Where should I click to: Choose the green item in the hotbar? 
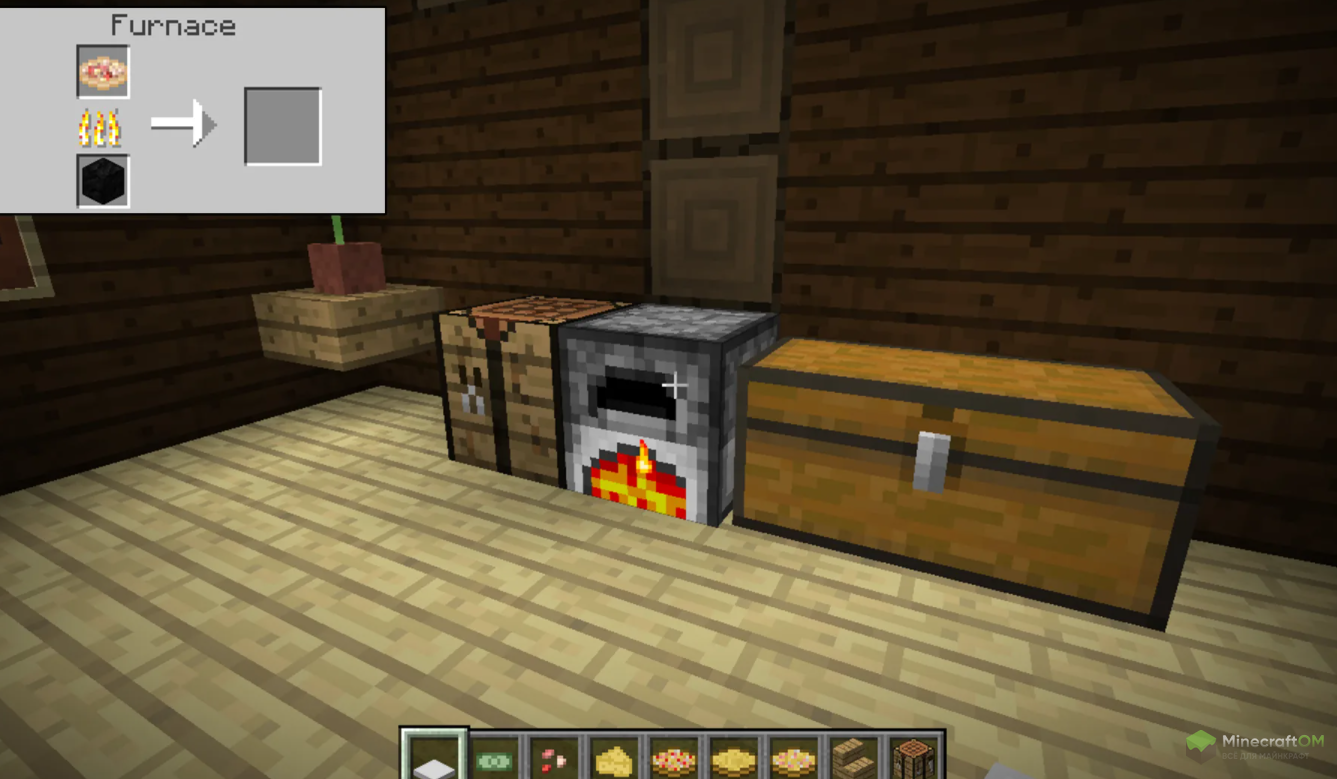(x=494, y=761)
